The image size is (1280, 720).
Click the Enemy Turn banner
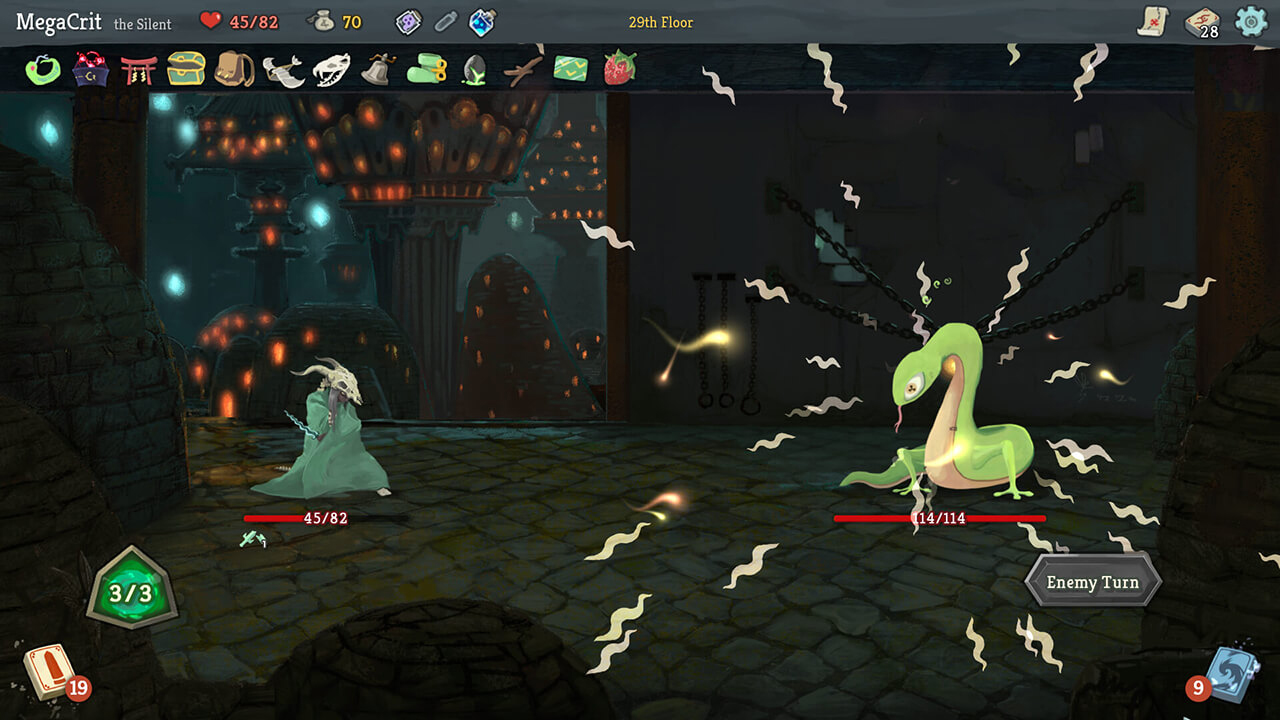coord(1092,581)
